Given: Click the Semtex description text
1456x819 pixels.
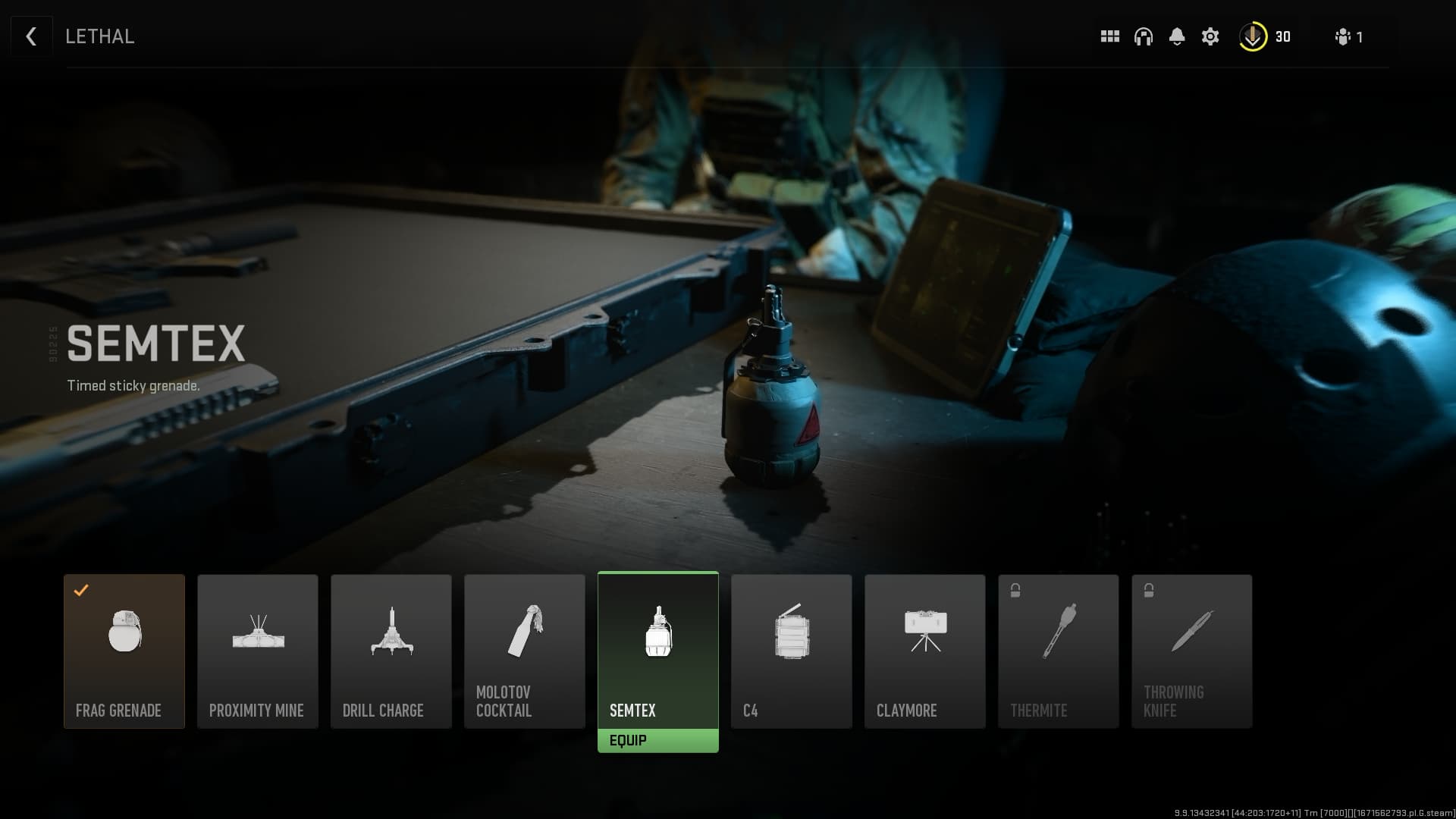Looking at the screenshot, I should point(133,385).
